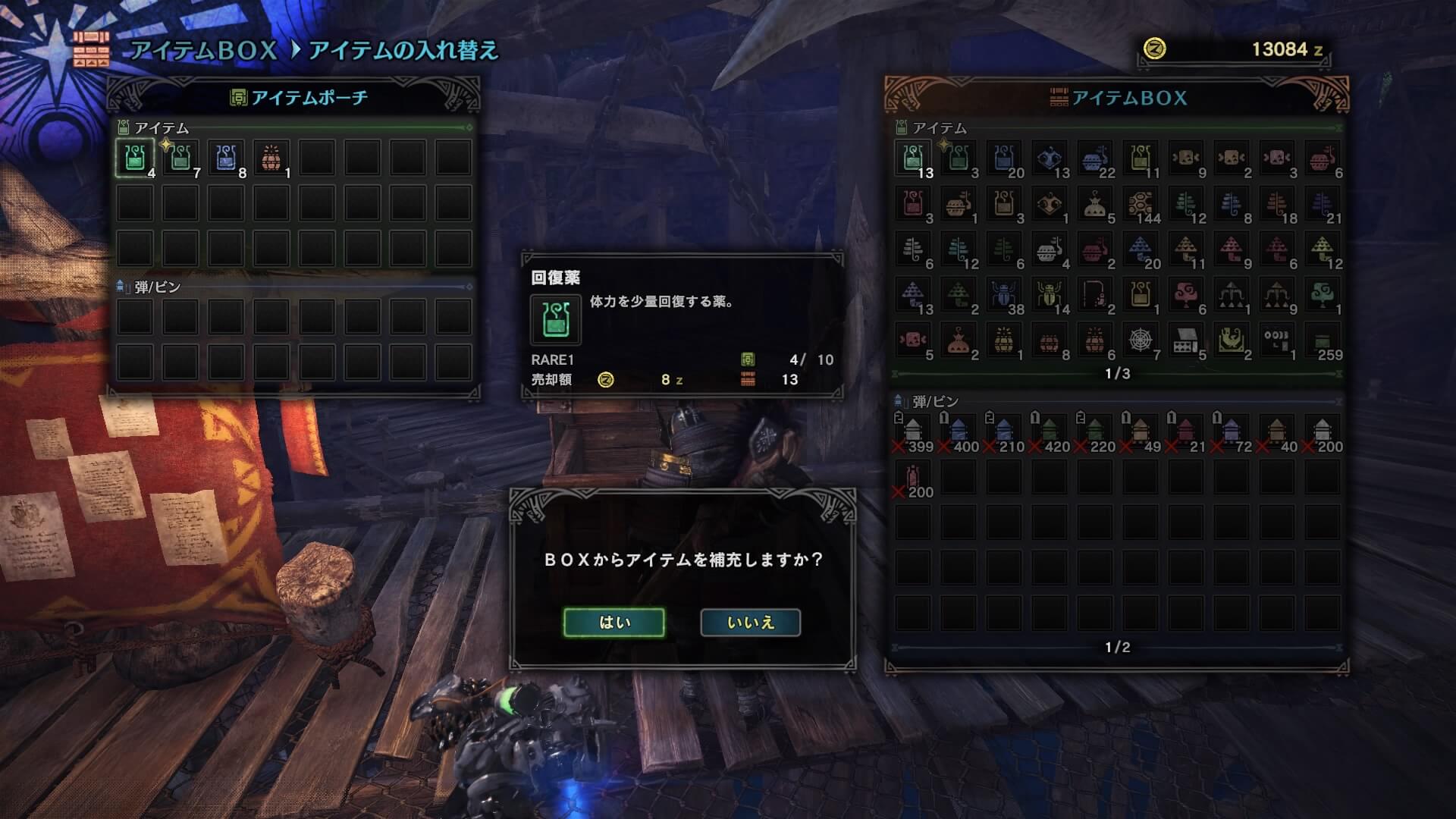Choose the ammo stack of 420

[1050, 432]
